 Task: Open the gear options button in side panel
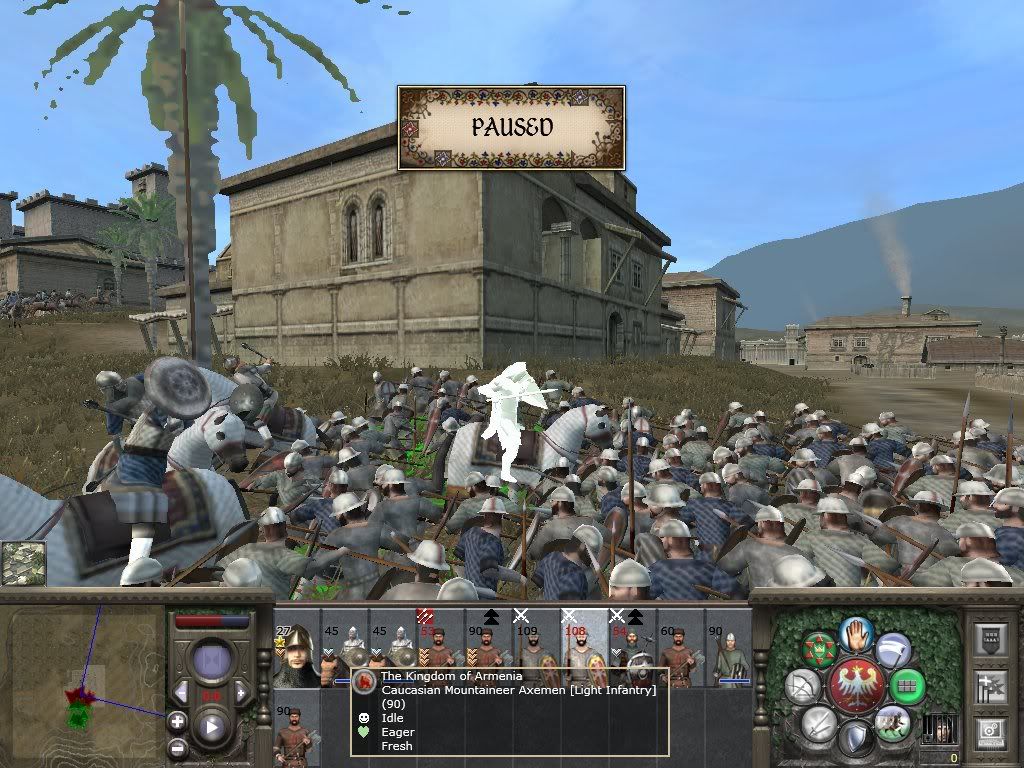pos(988,732)
